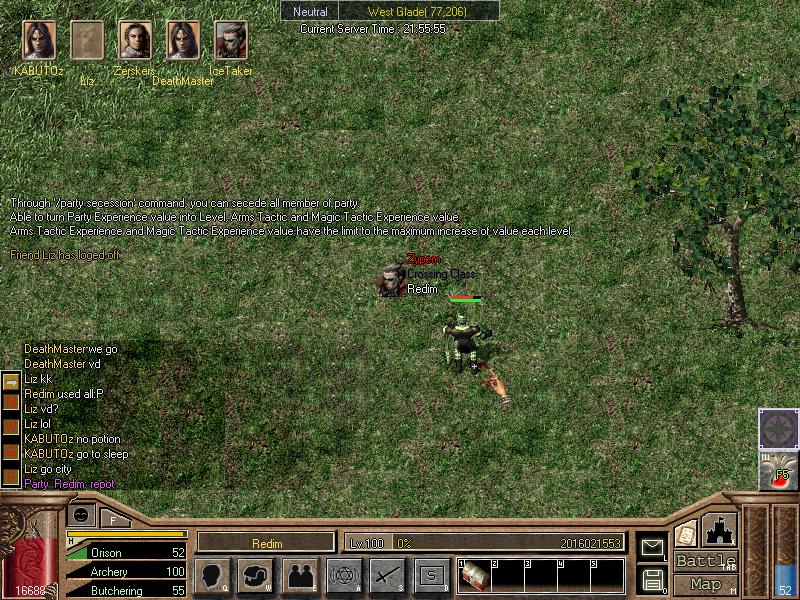The height and width of the screenshot is (600, 800).
Task: Choose IceTaker's party portrait
Action: pyautogui.click(x=231, y=42)
